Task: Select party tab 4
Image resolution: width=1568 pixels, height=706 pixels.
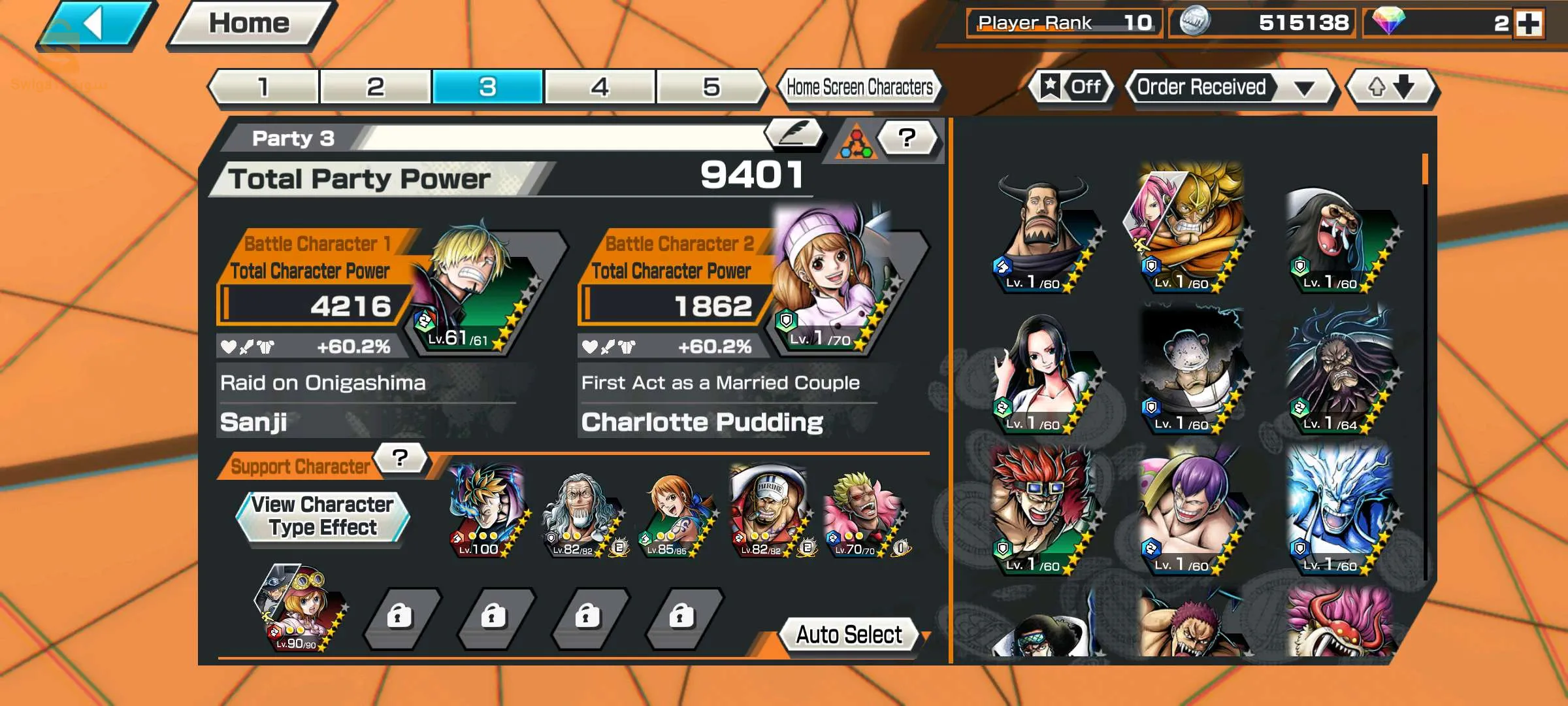Action: coord(599,87)
